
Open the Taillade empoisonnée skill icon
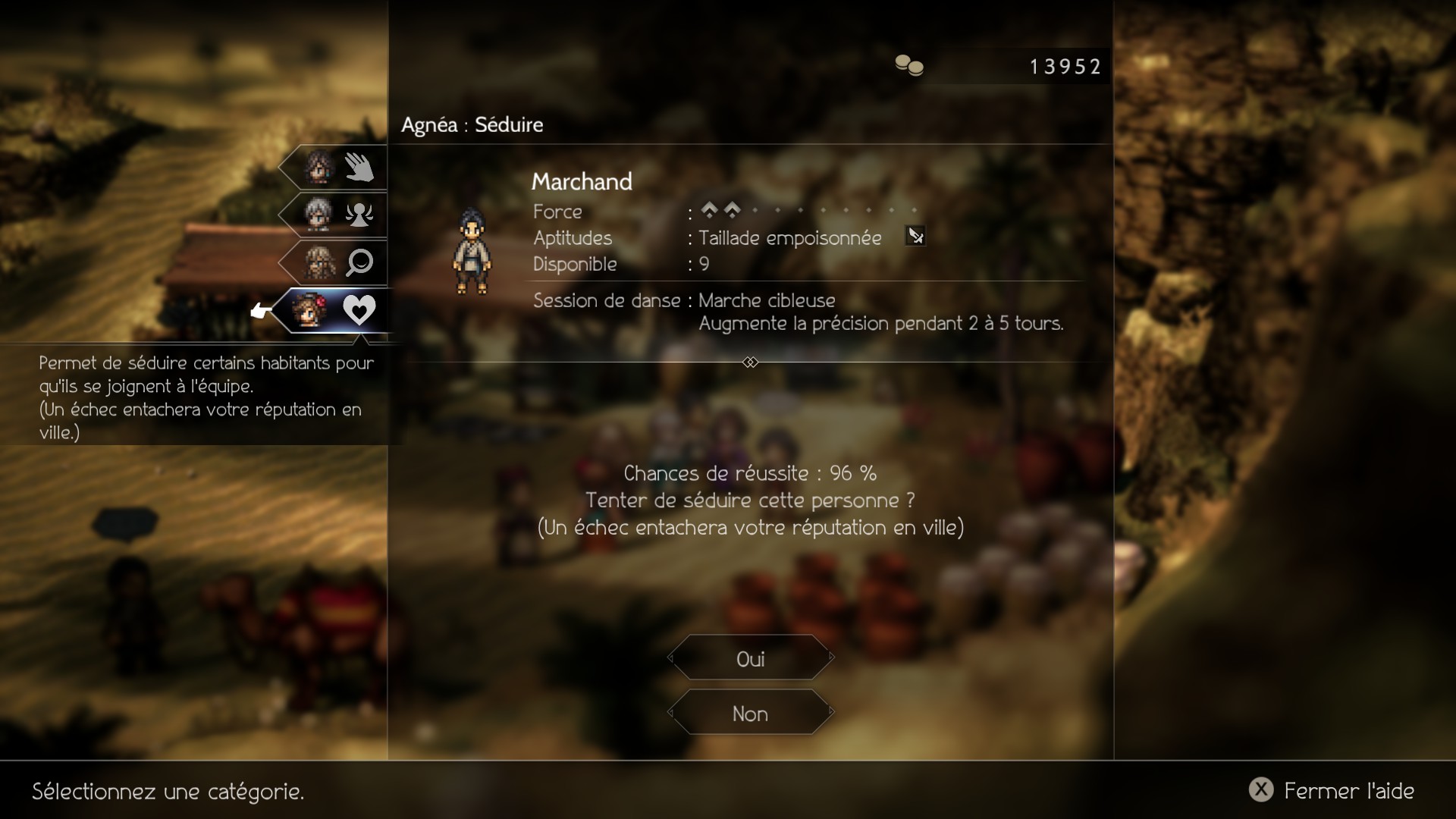(916, 237)
